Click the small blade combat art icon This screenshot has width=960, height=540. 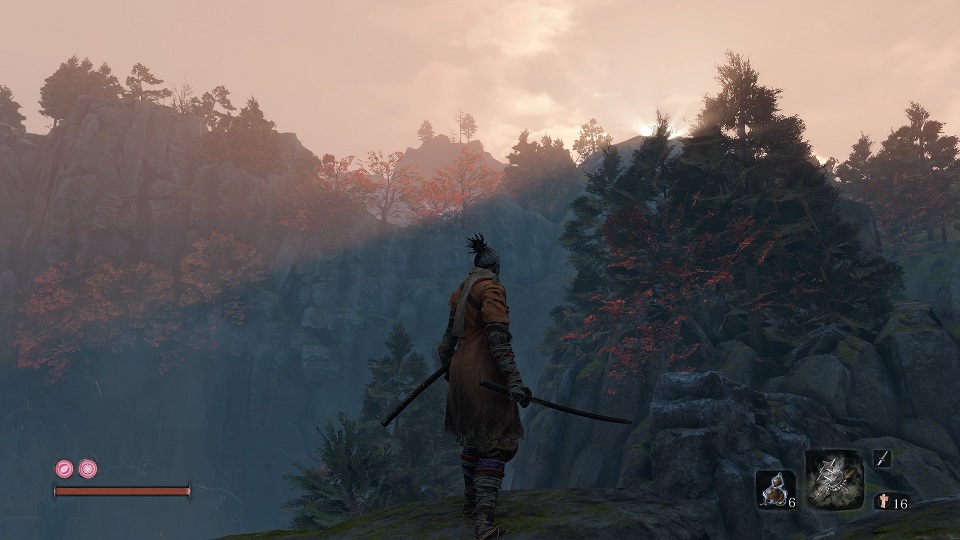click(882, 459)
